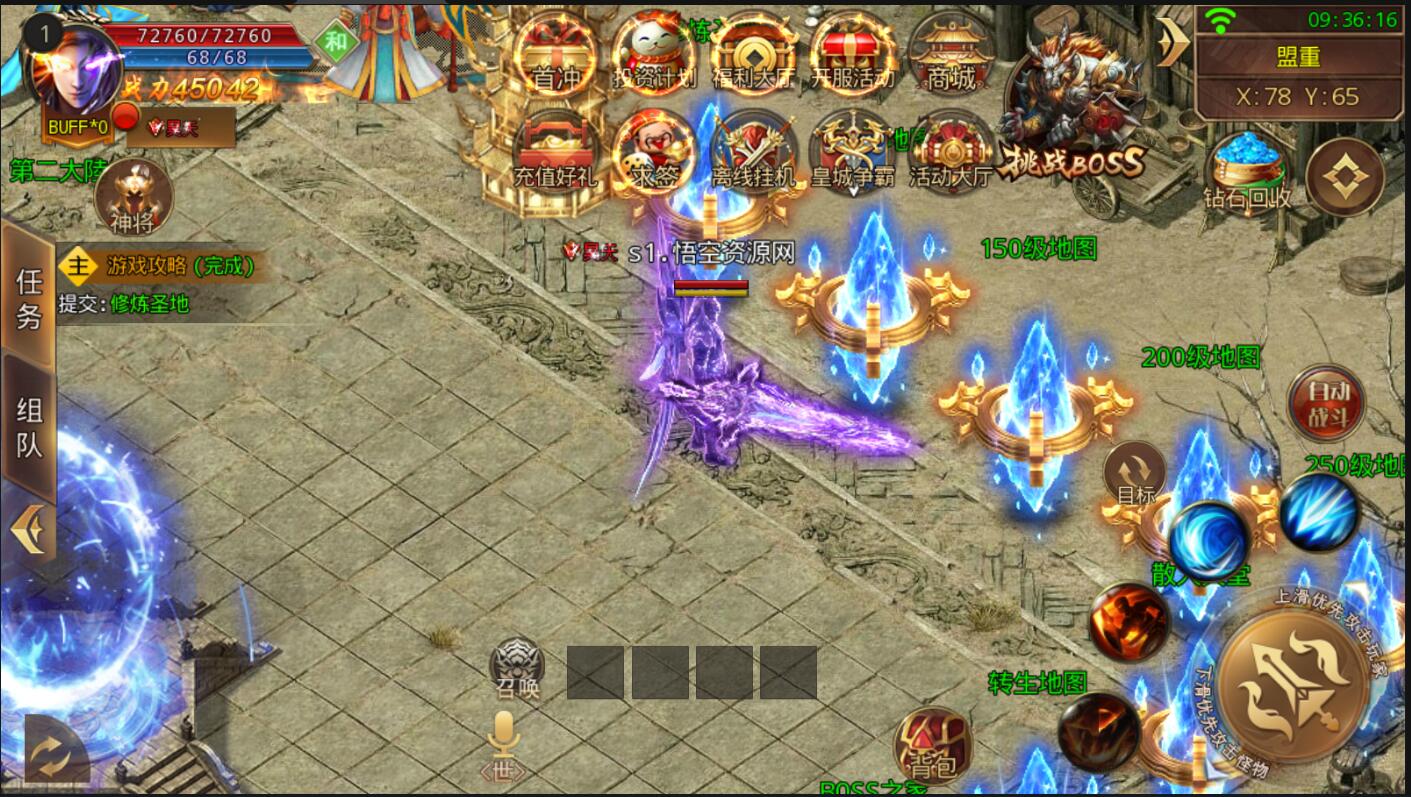Open the 活动大厅 activity hall
Viewport: 1411px width, 797px height.
coord(950,152)
